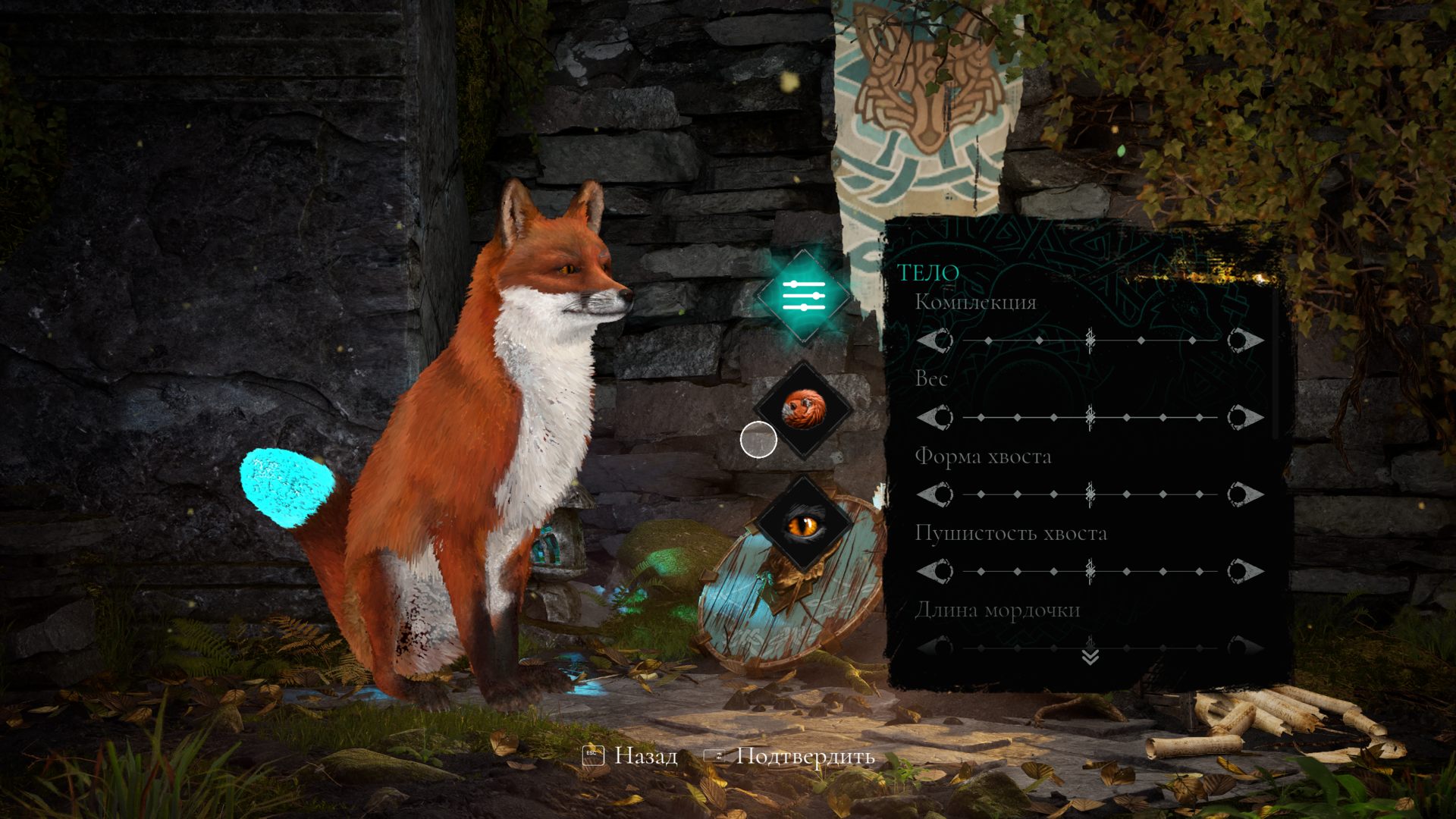Decrease the Комплекция value with left arrow

(935, 340)
